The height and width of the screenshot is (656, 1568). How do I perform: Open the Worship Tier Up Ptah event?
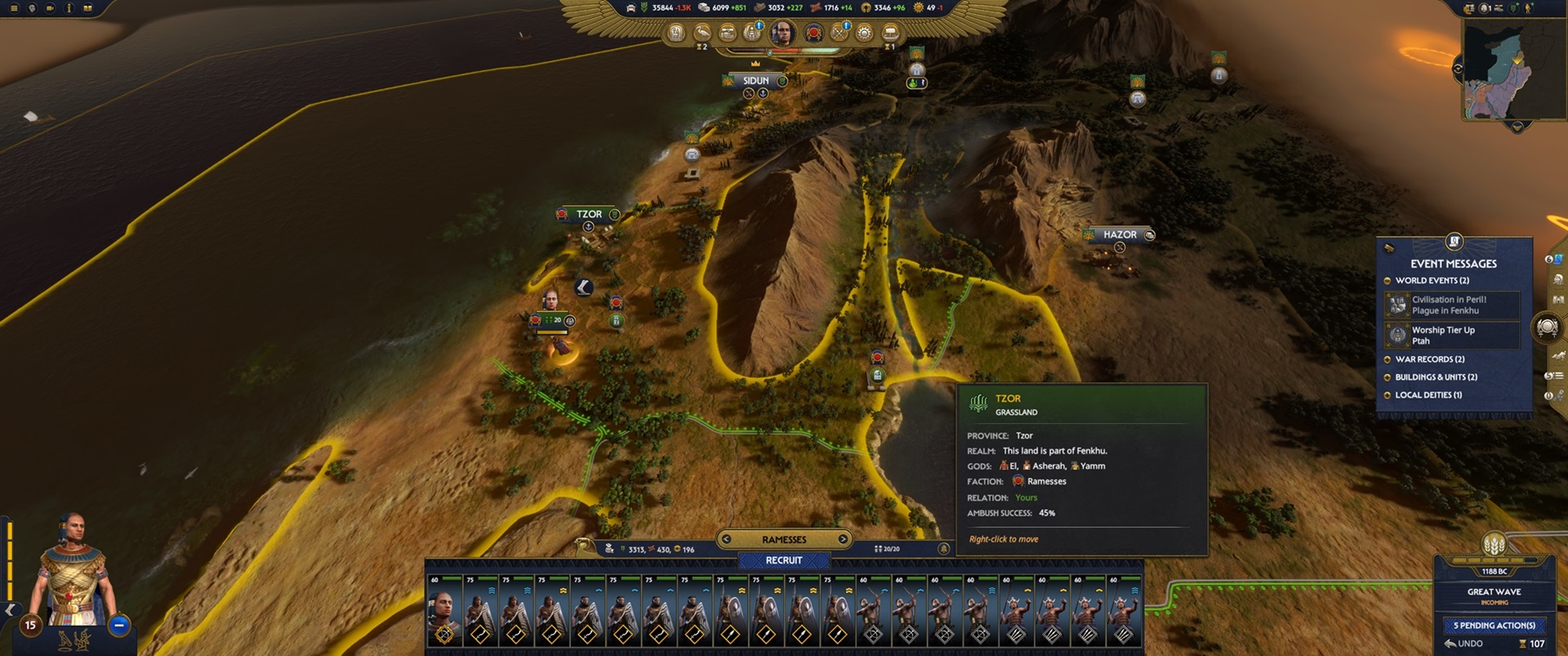1452,335
